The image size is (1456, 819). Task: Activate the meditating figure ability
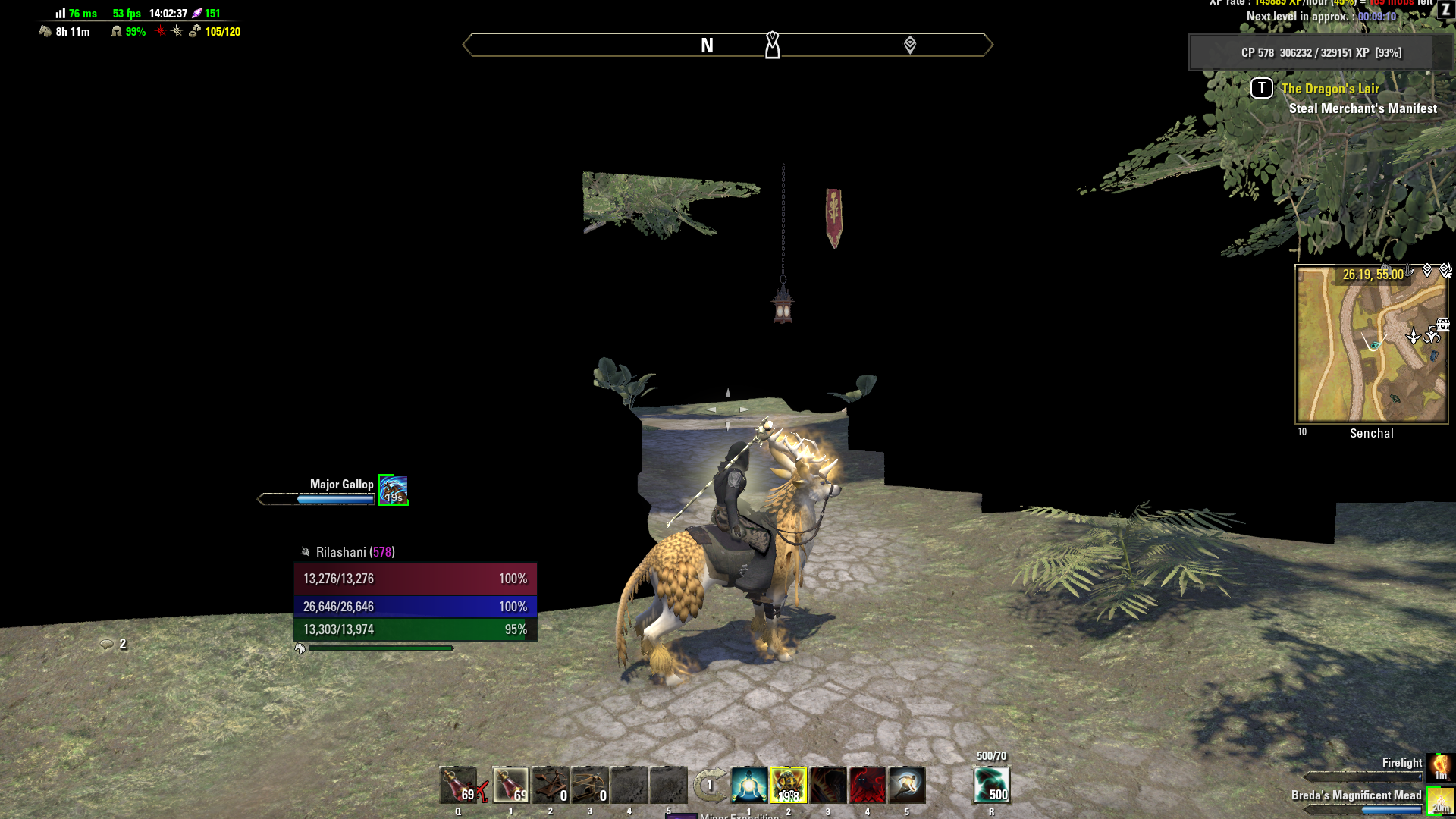tap(749, 785)
